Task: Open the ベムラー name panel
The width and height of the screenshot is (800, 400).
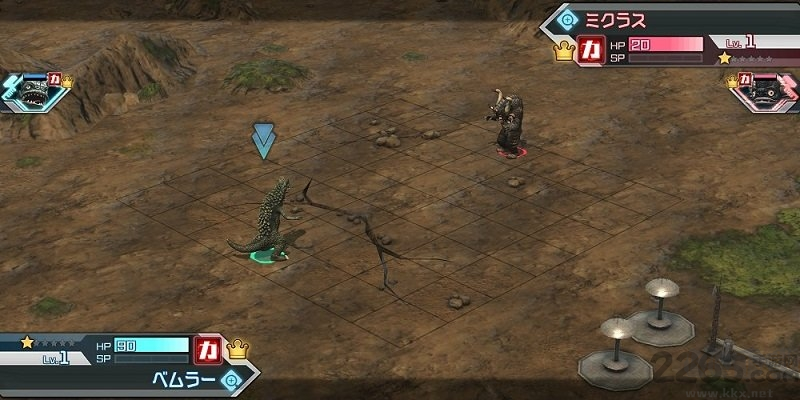Action: pos(180,381)
